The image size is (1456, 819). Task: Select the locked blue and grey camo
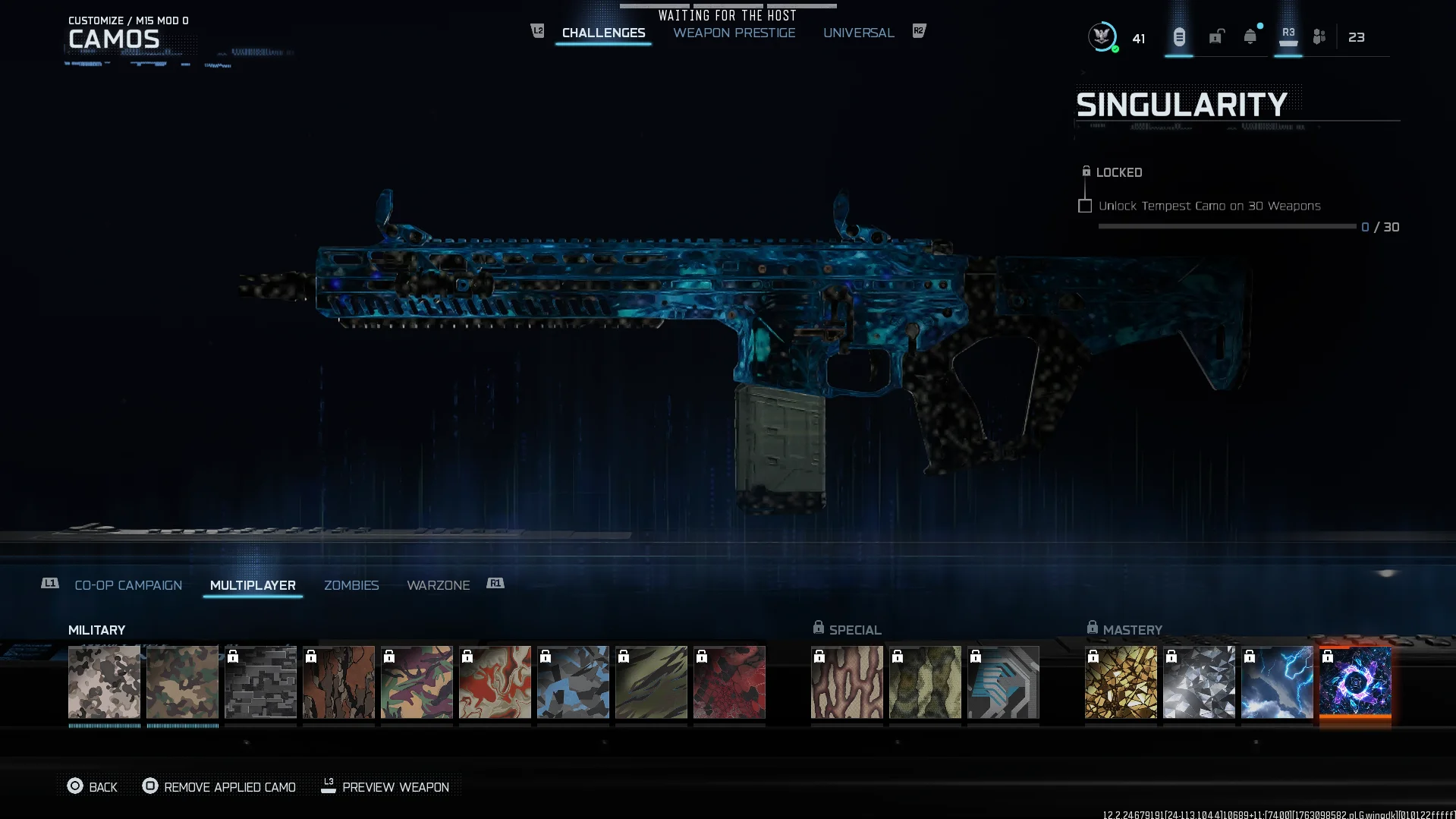tap(574, 682)
